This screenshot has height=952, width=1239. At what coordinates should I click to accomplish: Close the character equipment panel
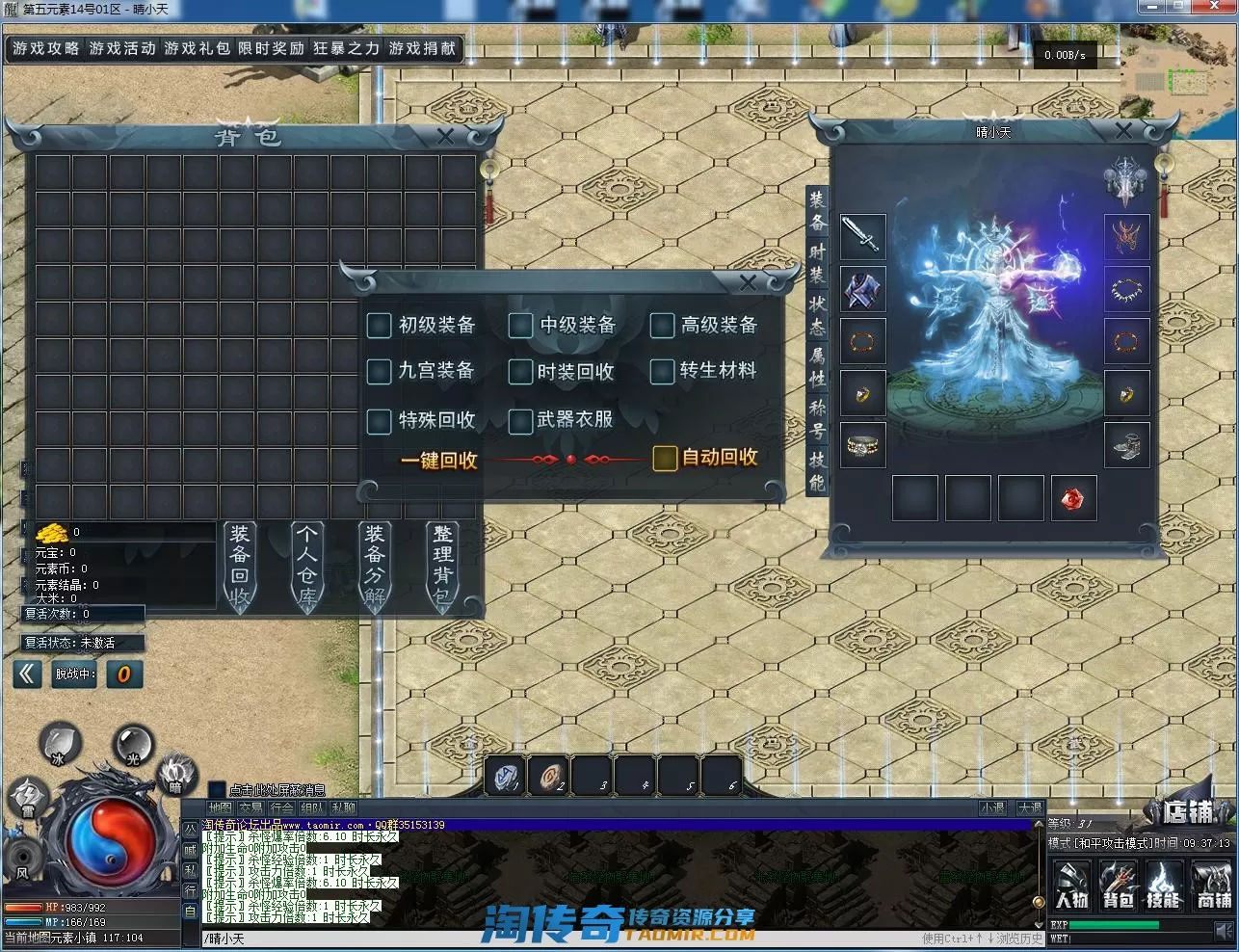[1123, 131]
